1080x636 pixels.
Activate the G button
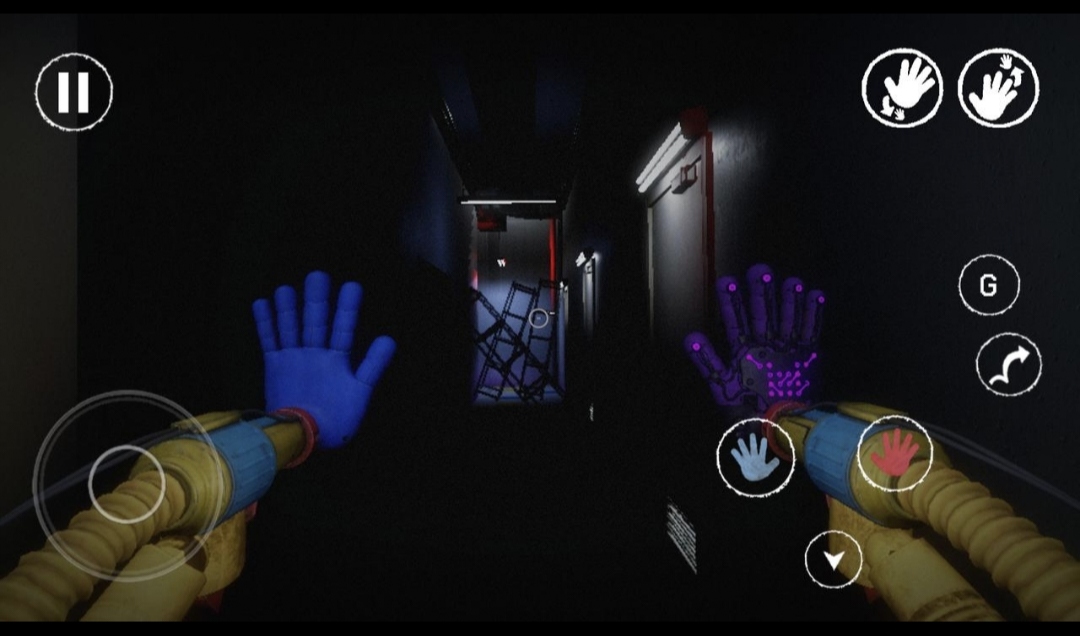(988, 286)
